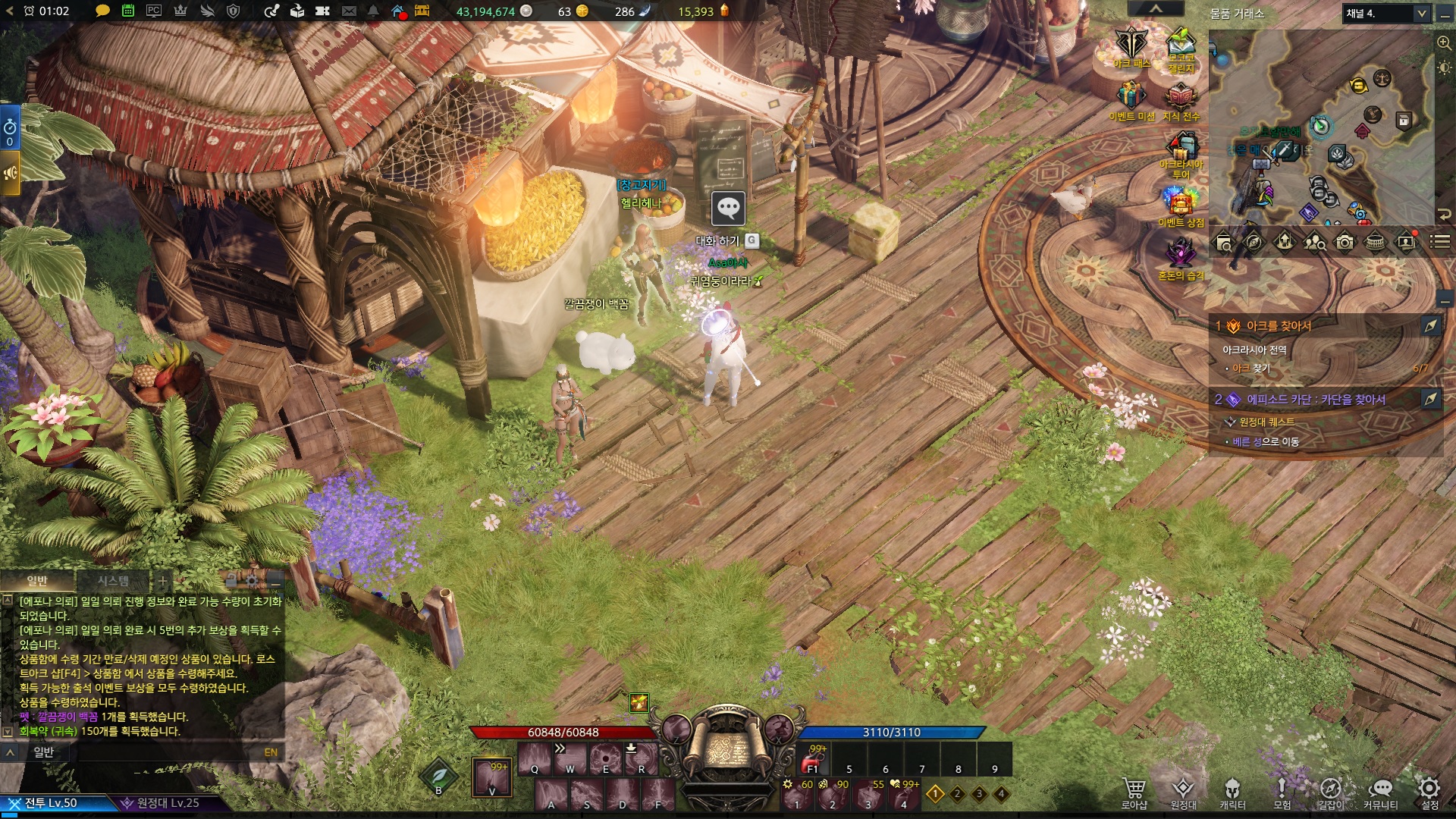Open the 이벤트 미션 gift box icon
The width and height of the screenshot is (1456, 819).
click(x=1131, y=97)
